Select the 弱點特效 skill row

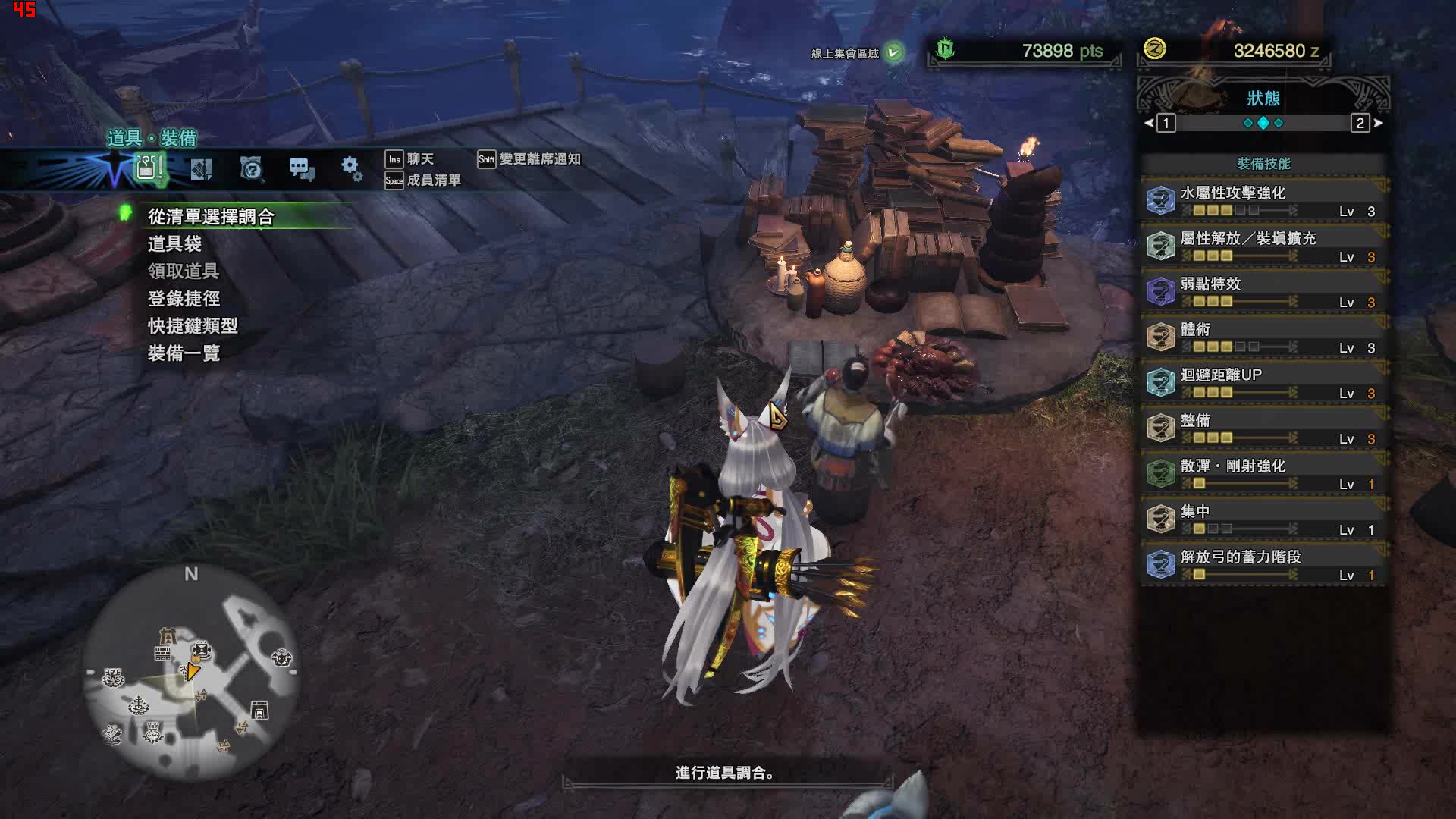(1263, 292)
